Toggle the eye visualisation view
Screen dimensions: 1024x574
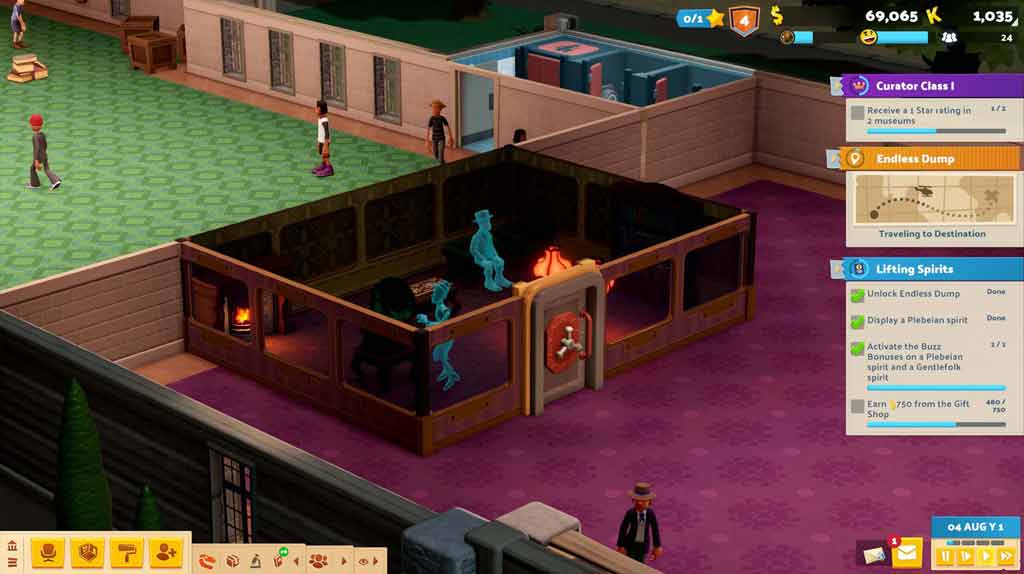362,560
